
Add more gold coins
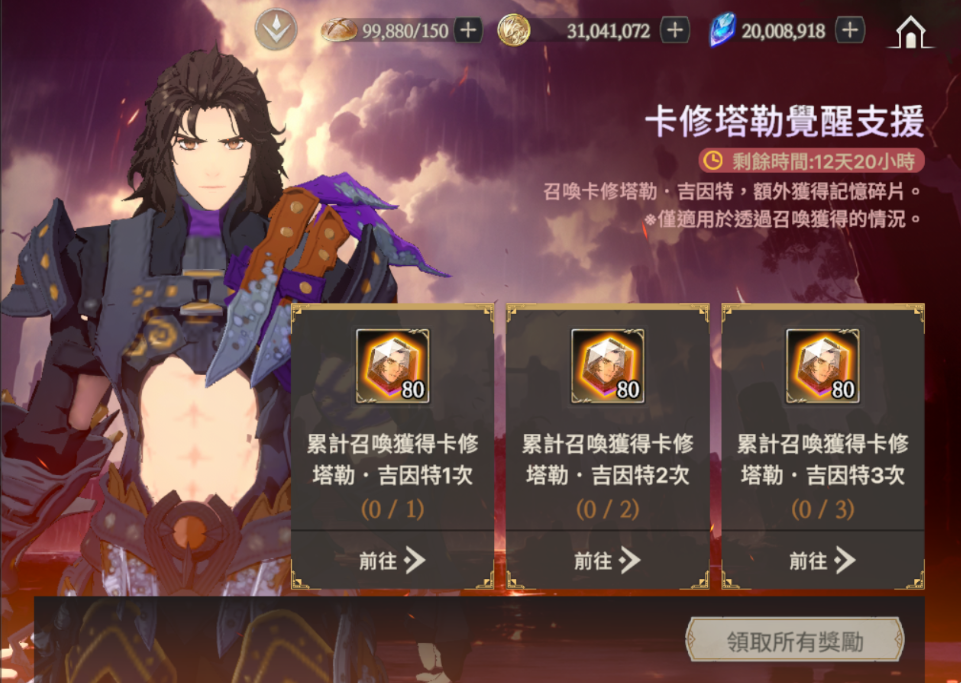tap(675, 30)
